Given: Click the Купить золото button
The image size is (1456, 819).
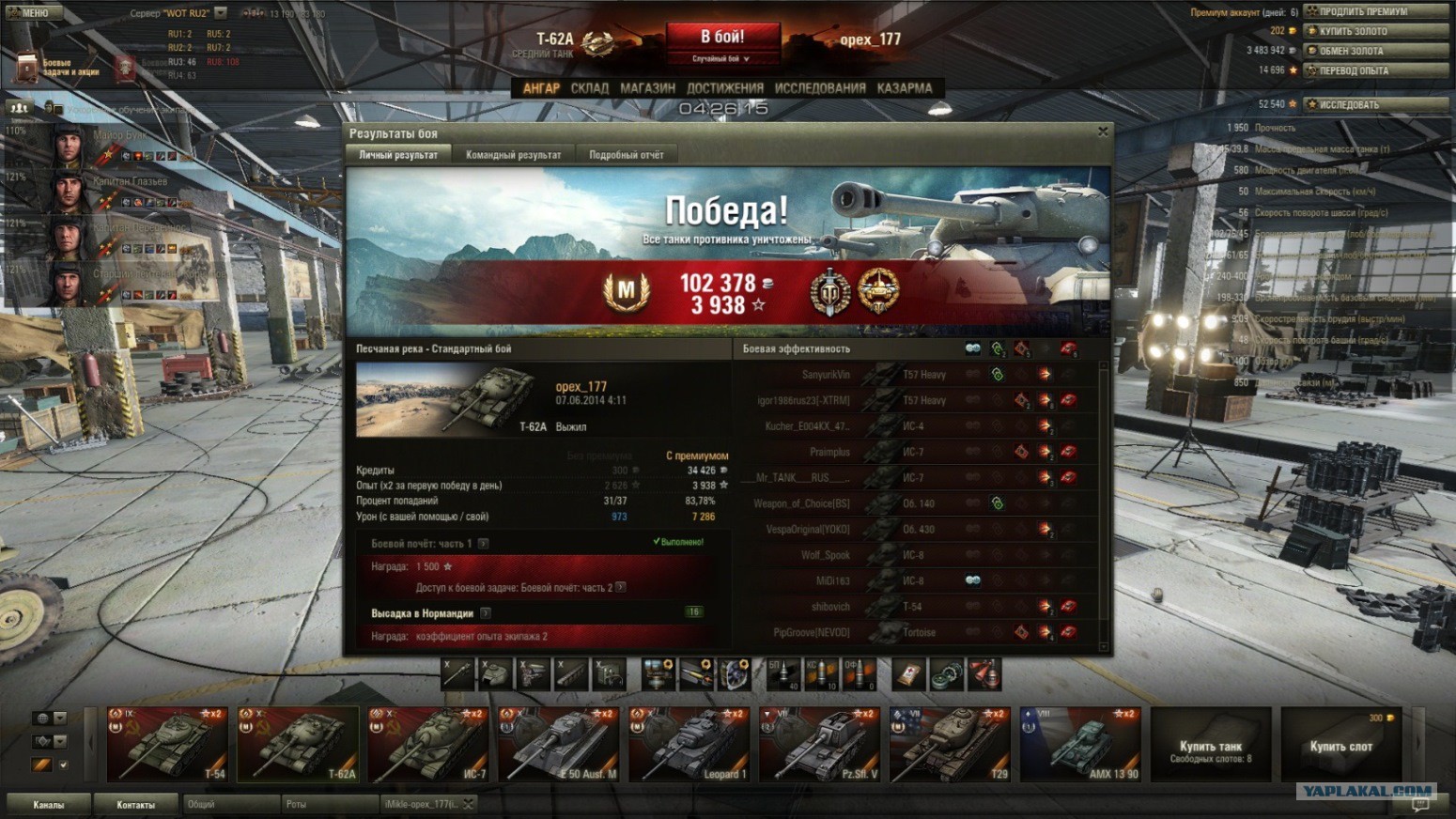Looking at the screenshot, I should tap(1375, 31).
